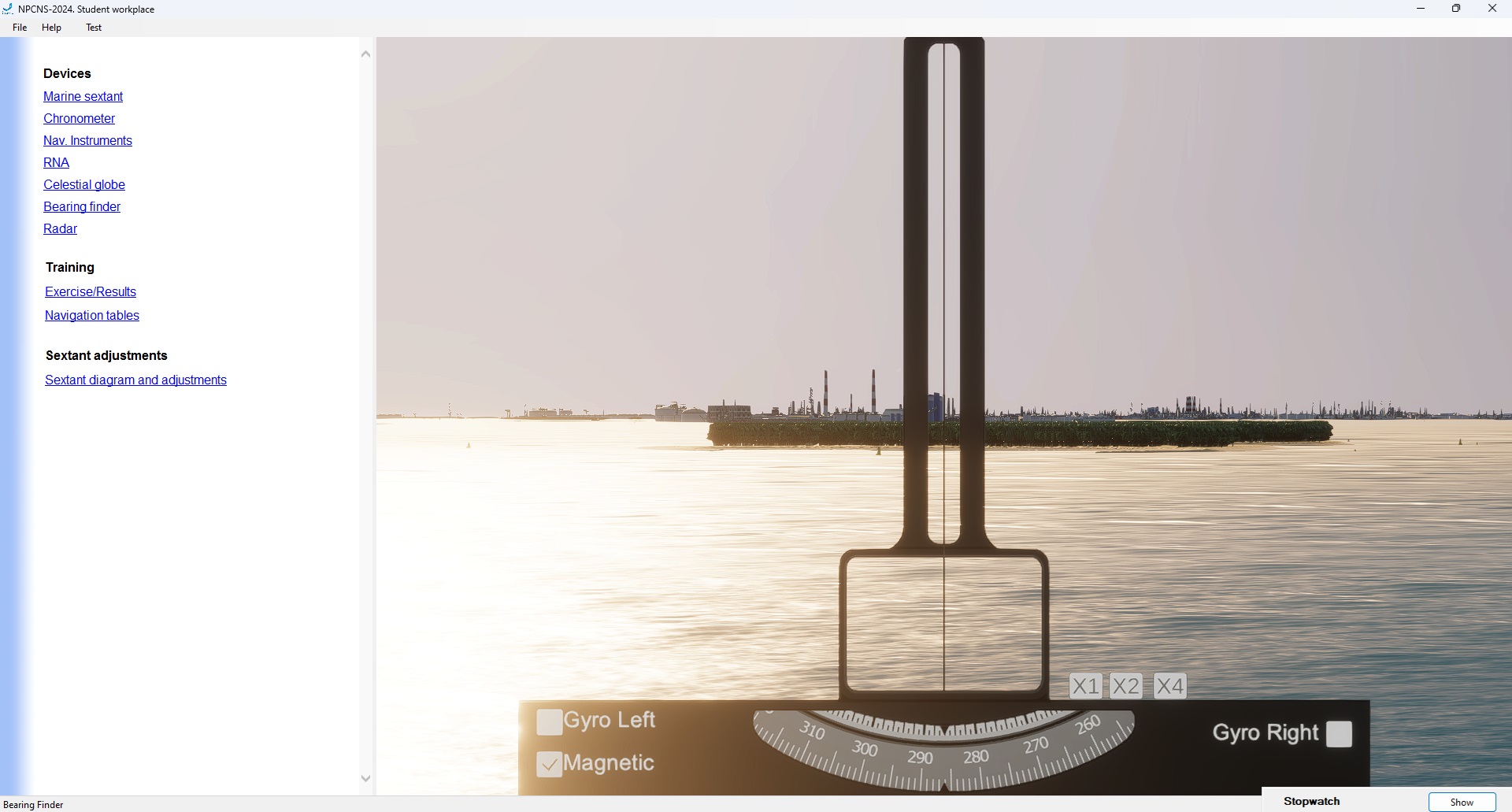The image size is (1512, 812).
Task: Close the NPCNS-2024 window
Action: [1492, 9]
